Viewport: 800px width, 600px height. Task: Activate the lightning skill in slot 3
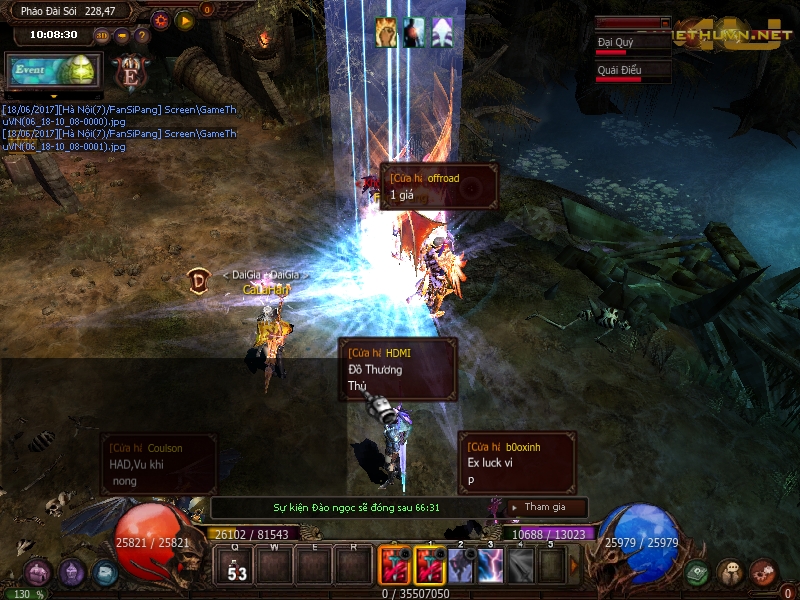(490, 566)
